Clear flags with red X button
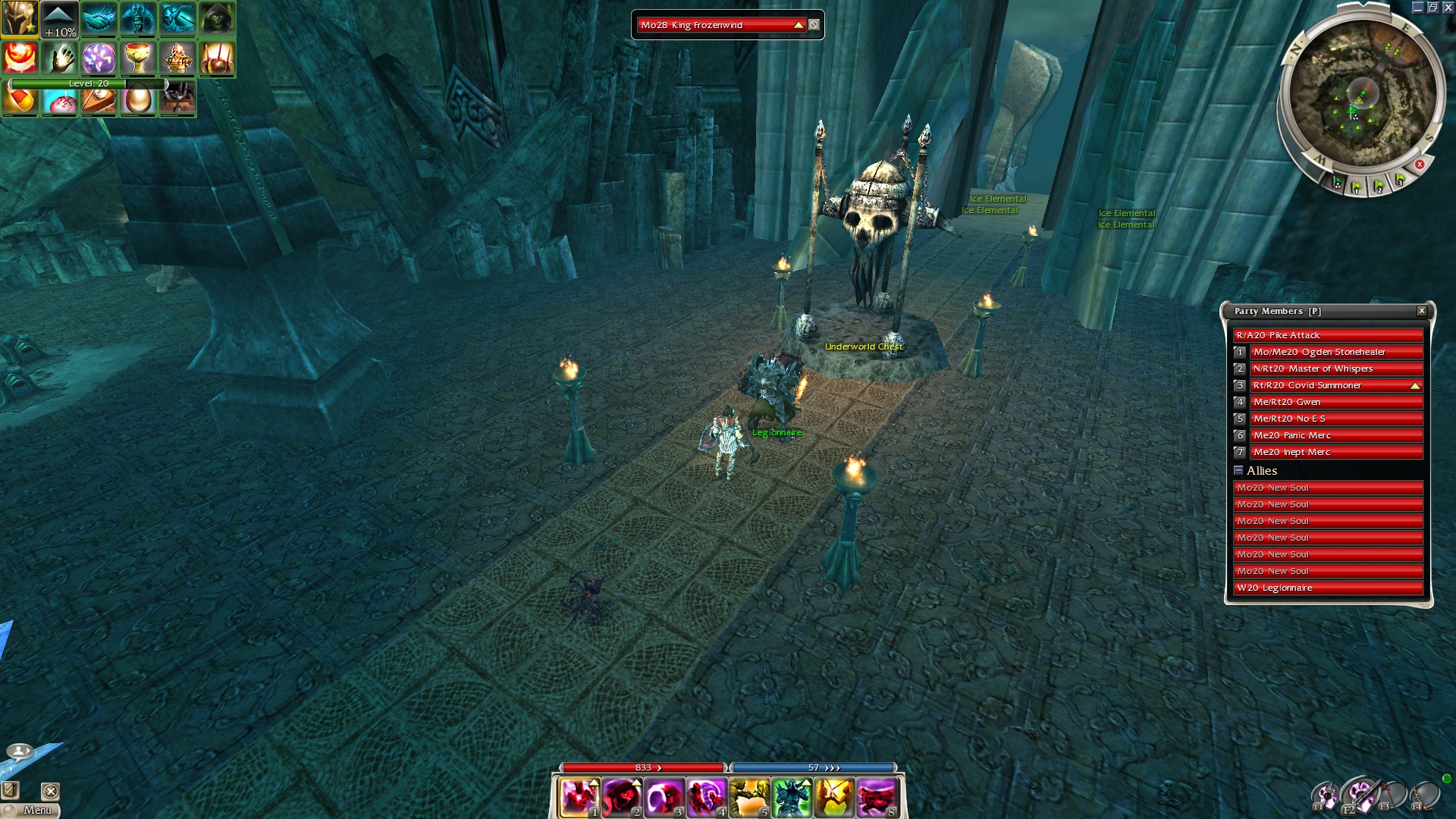The image size is (1456, 819). [x=1420, y=165]
